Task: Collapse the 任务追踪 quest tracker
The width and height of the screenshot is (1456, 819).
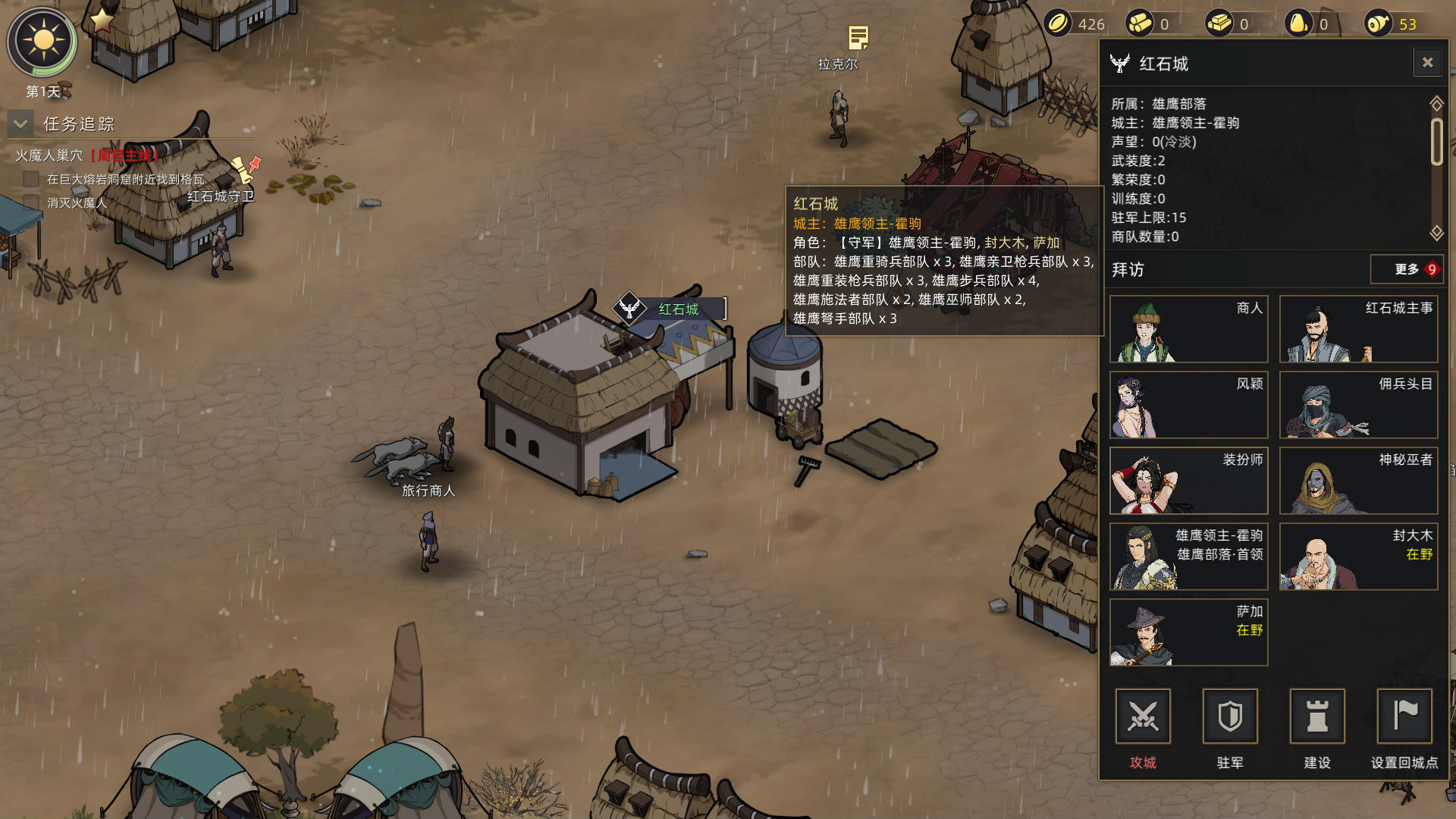Action: click(x=20, y=124)
